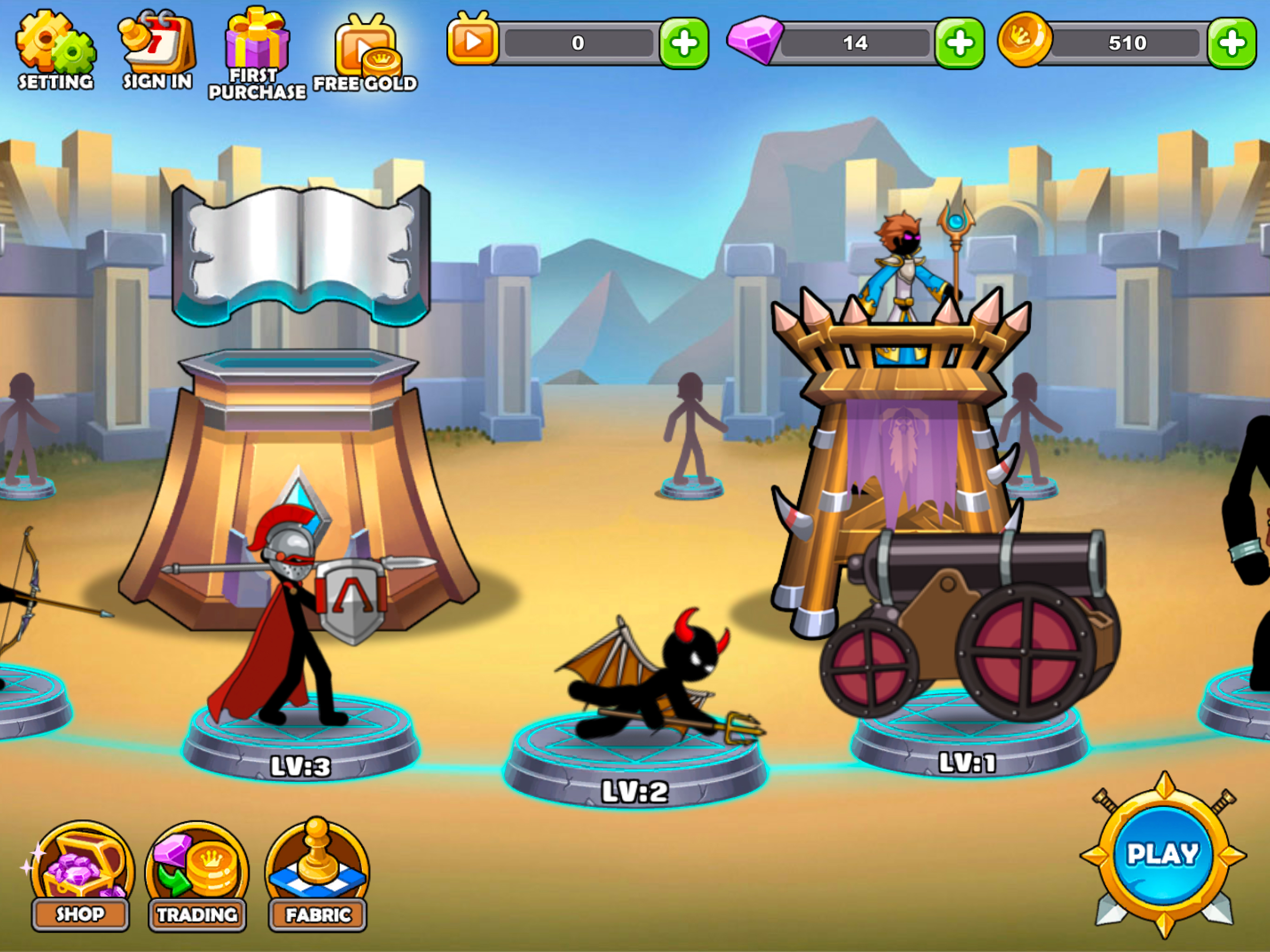Image resolution: width=1270 pixels, height=952 pixels.
Task: Add purple gems with the plus button
Action: click(959, 43)
